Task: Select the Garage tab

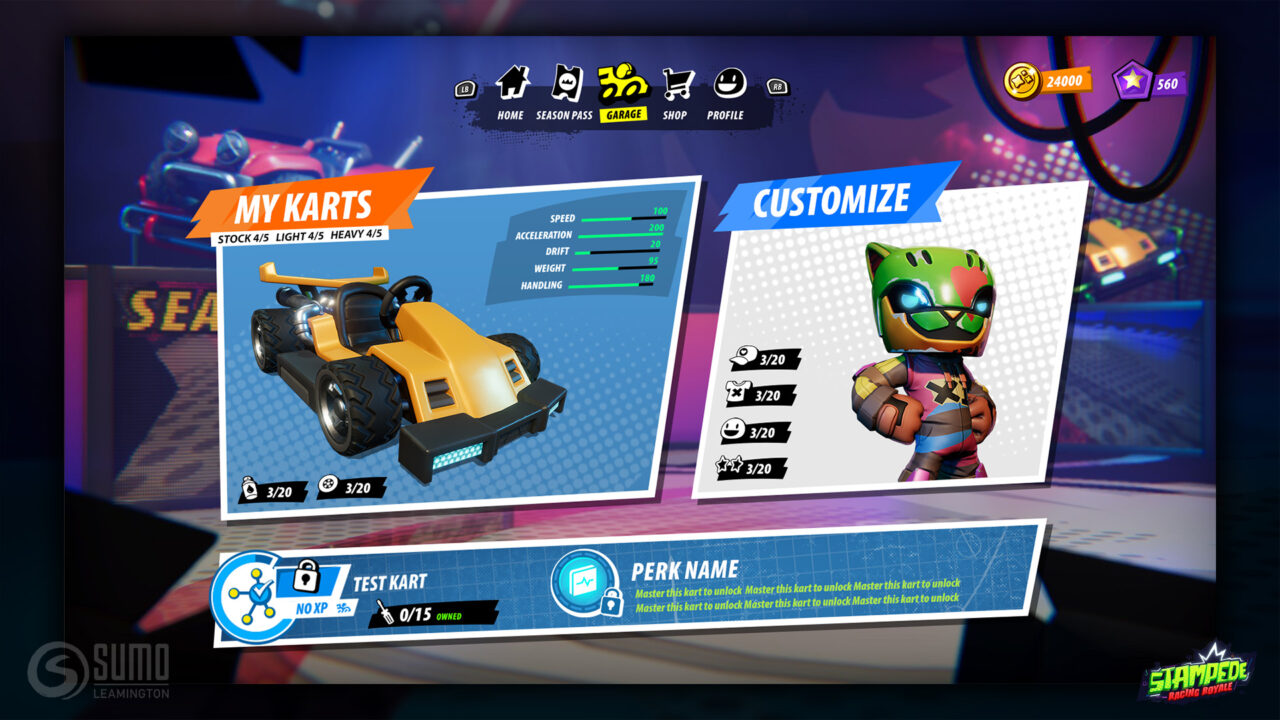Action: coord(623,91)
